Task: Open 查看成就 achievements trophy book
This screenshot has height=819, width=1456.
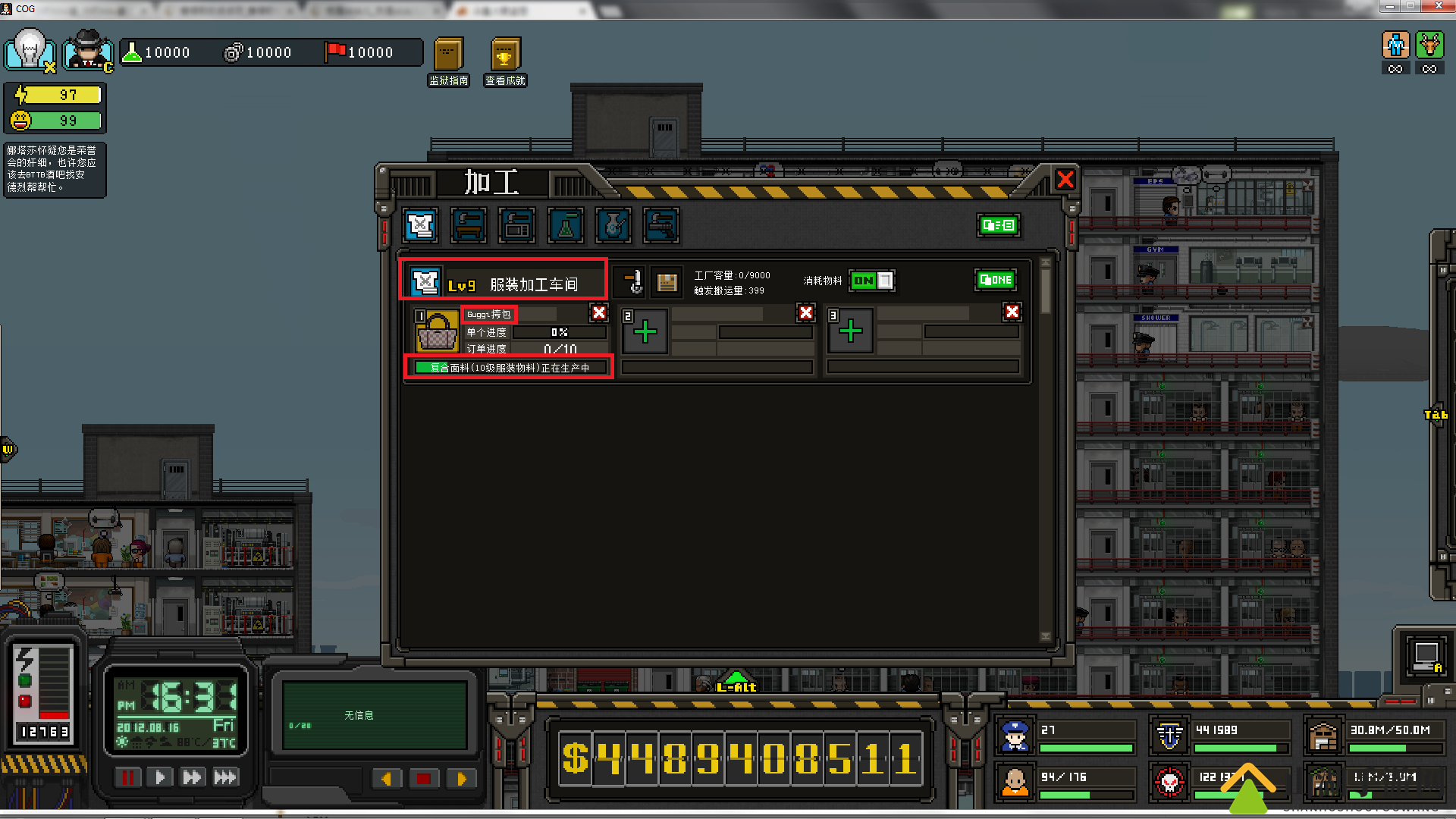Action: coord(505,55)
